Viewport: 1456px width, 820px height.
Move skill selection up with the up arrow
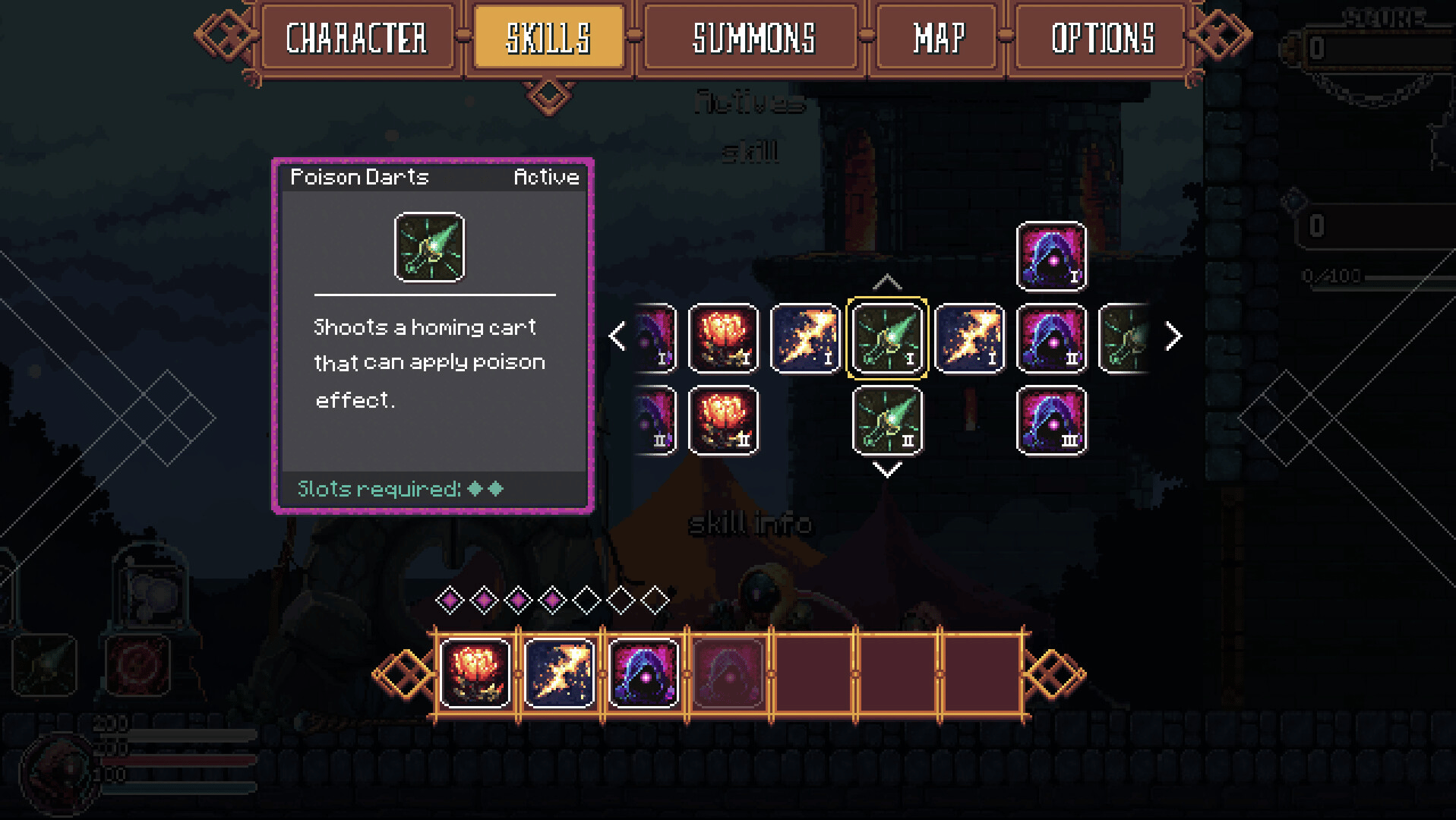pyautogui.click(x=887, y=283)
